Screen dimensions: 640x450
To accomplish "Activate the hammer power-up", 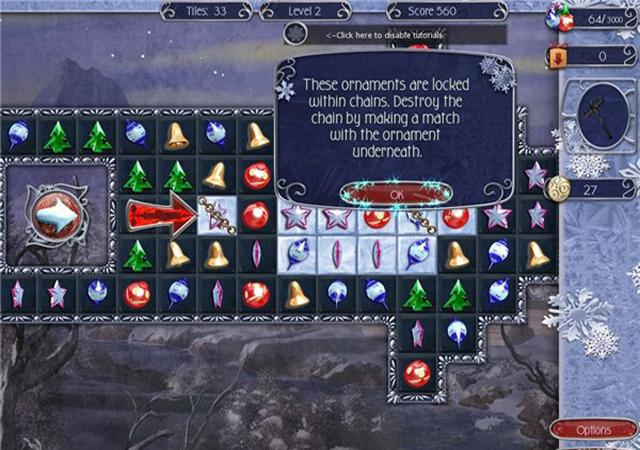I will [x=598, y=115].
